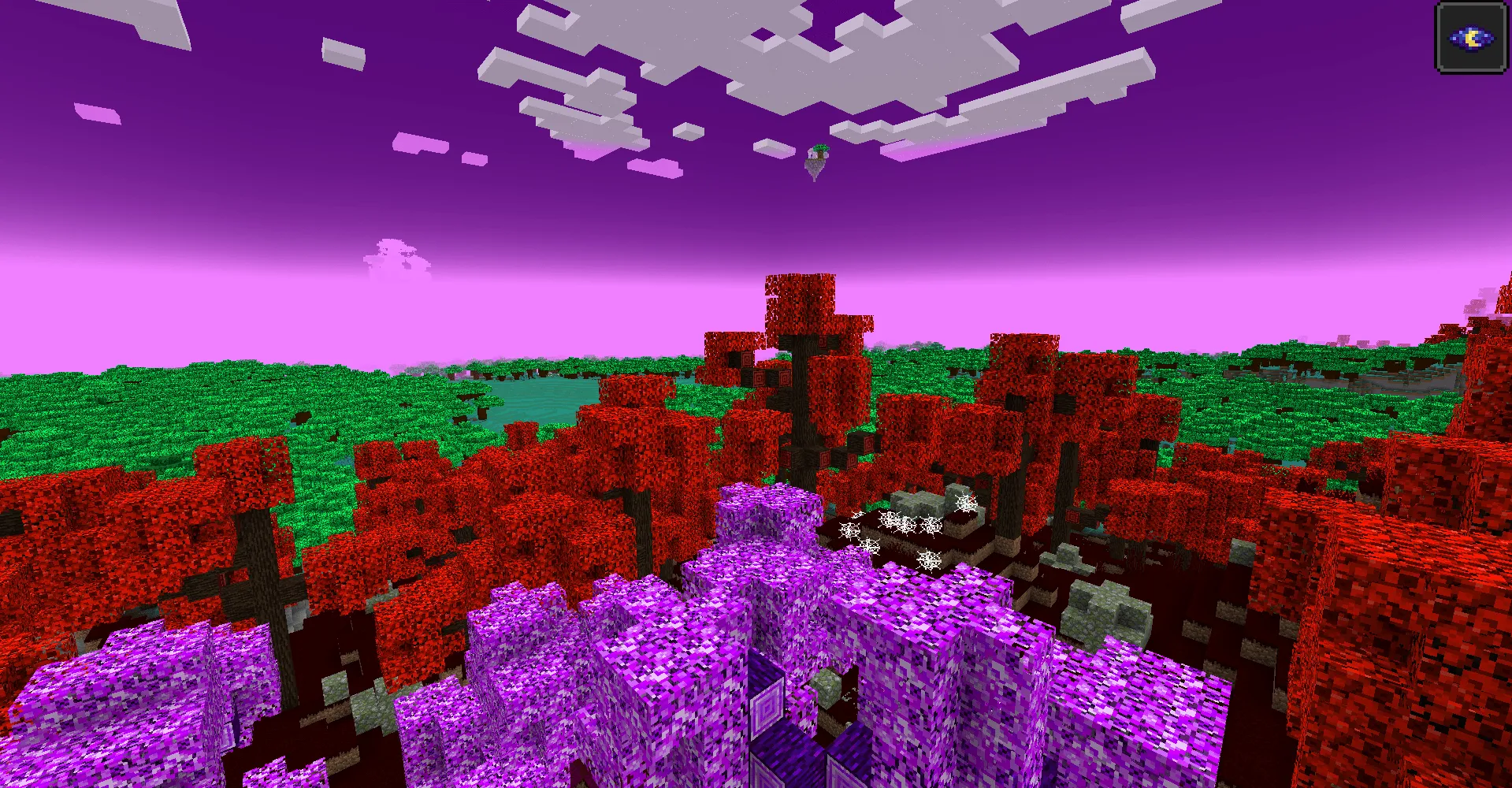This screenshot has height=788, width=1512.
Task: Click the moon phase HUD icon
Action: [x=1473, y=37]
